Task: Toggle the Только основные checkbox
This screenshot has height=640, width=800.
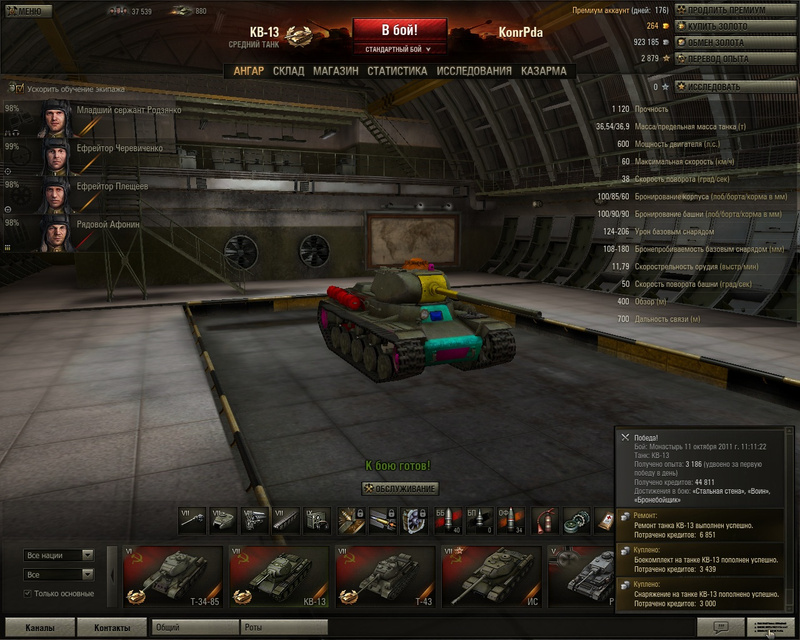Action: (28, 593)
